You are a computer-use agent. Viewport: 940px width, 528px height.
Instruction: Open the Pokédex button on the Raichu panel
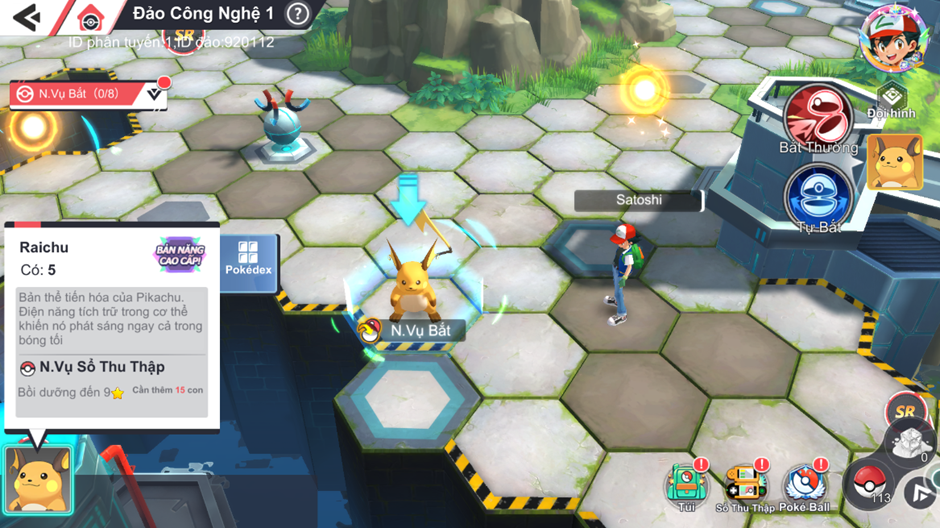coord(248,259)
